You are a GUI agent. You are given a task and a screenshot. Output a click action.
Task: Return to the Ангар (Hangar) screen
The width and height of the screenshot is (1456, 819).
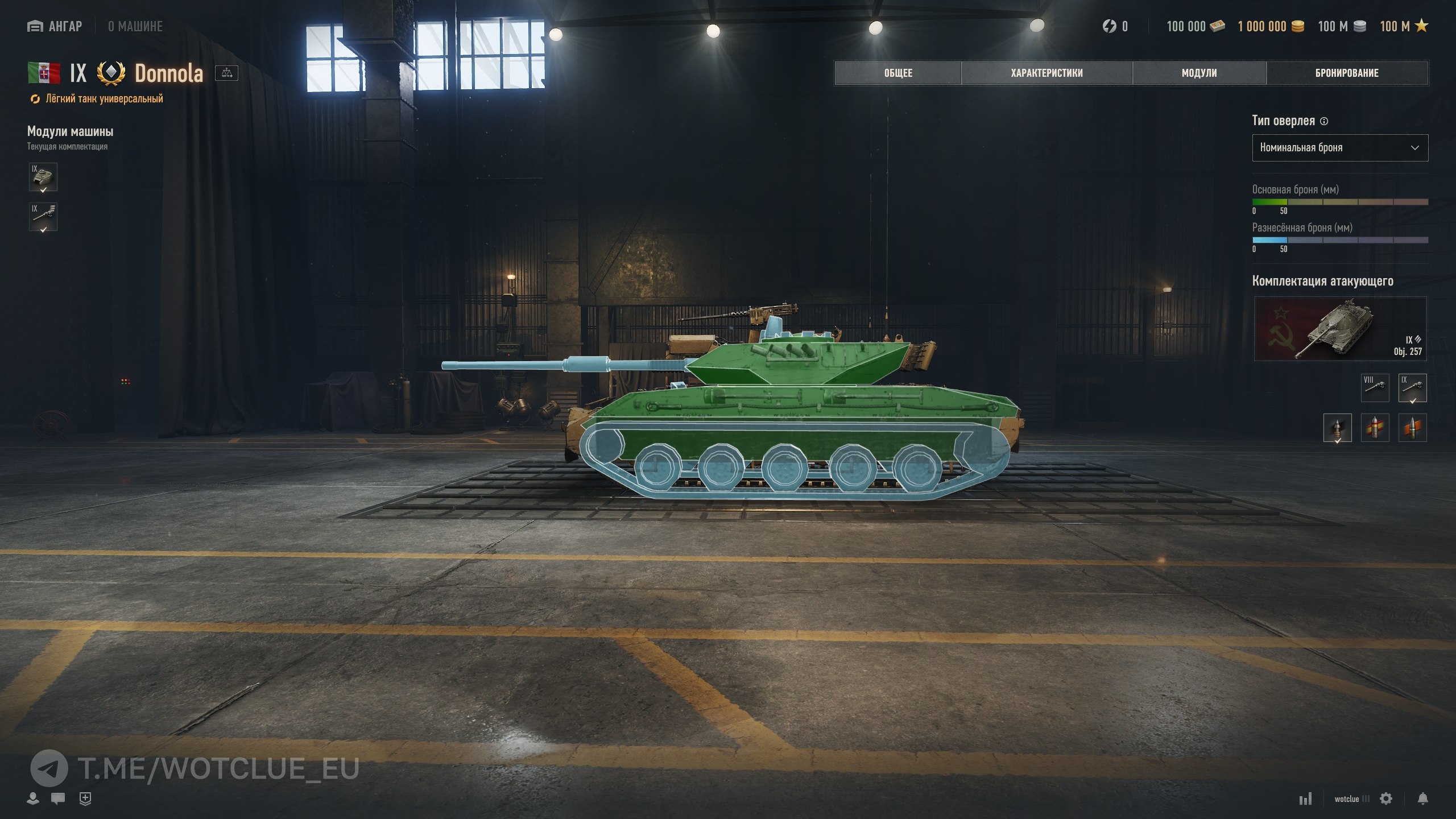point(55,26)
